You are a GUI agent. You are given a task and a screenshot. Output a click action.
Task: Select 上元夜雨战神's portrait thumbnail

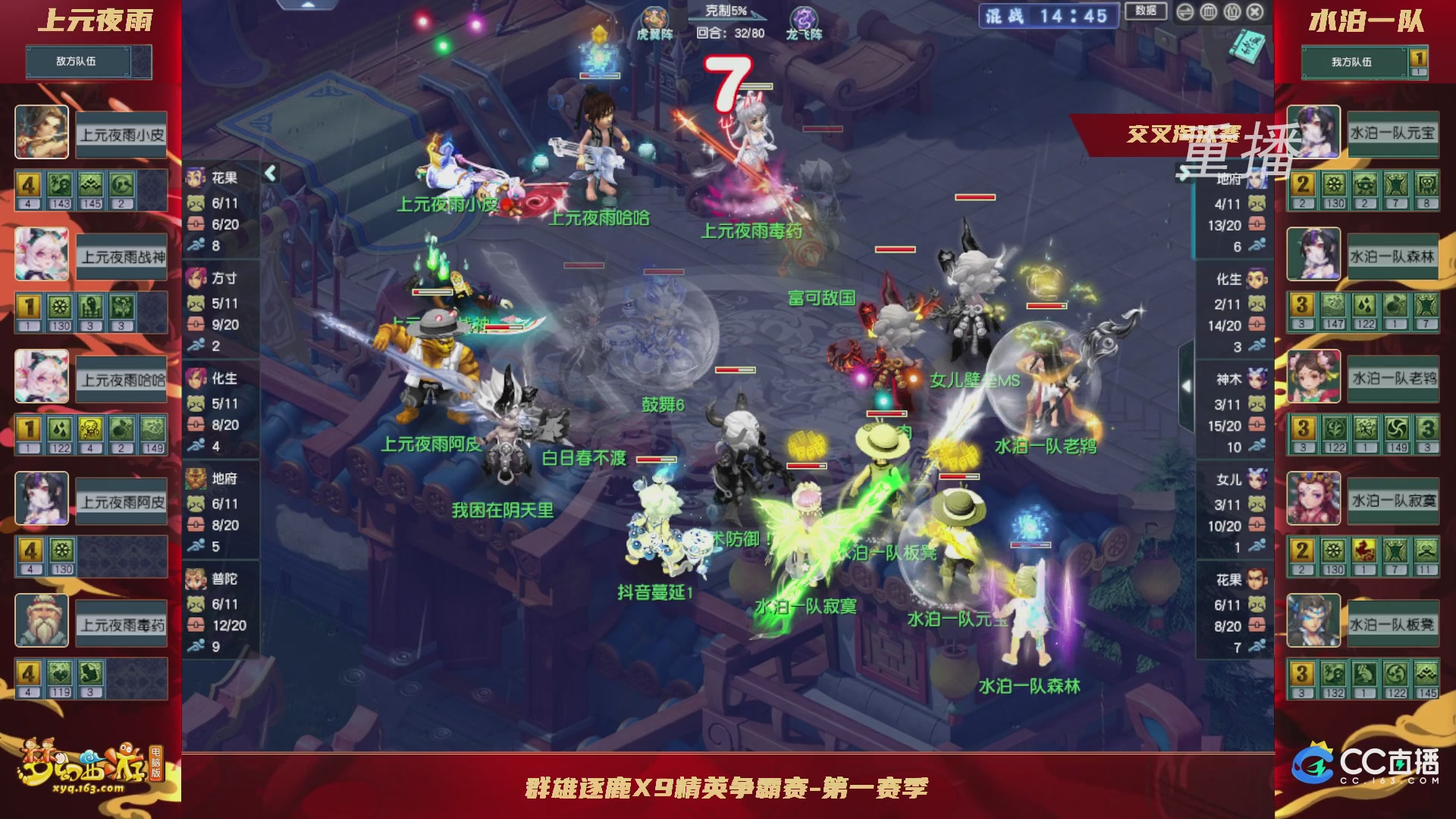tap(42, 254)
